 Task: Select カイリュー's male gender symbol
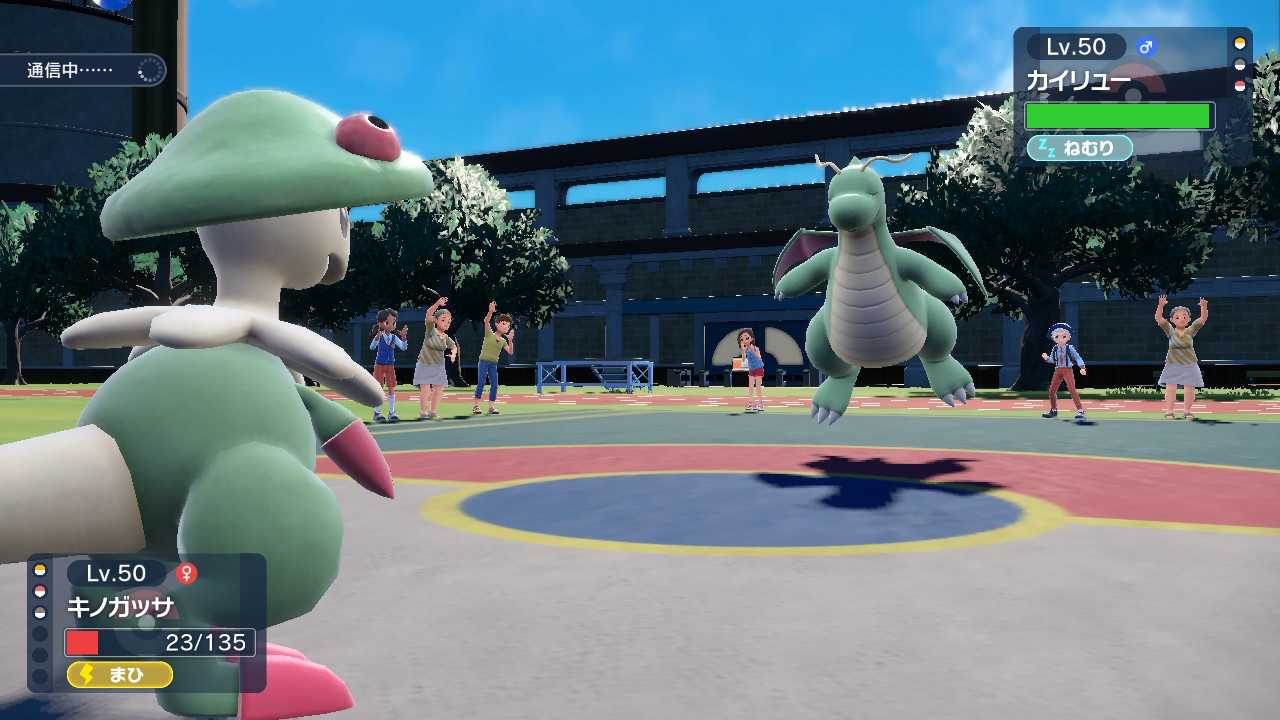tap(1146, 46)
